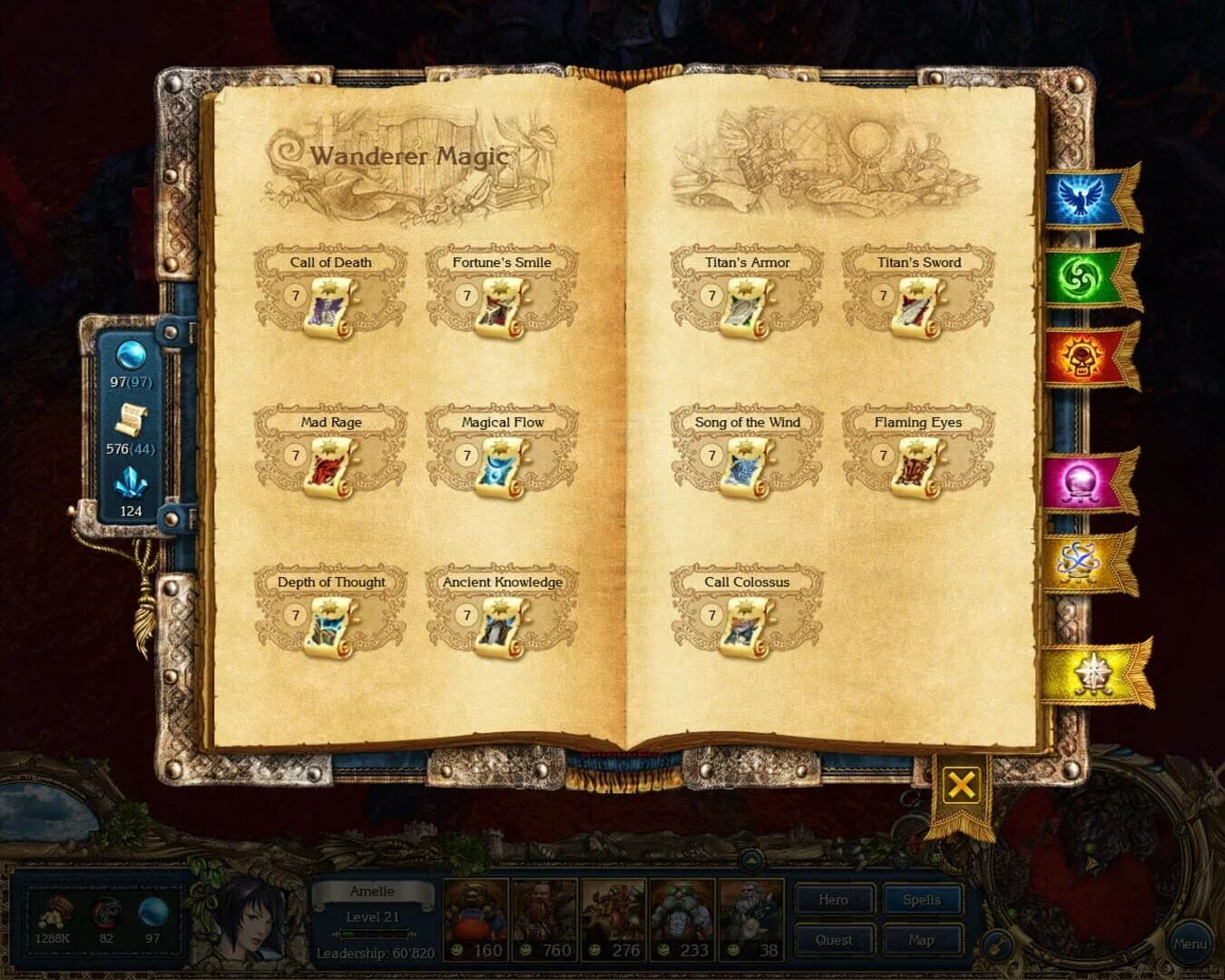This screenshot has height=980, width=1225.
Task: Open the Map screen
Action: pyautogui.click(x=922, y=940)
